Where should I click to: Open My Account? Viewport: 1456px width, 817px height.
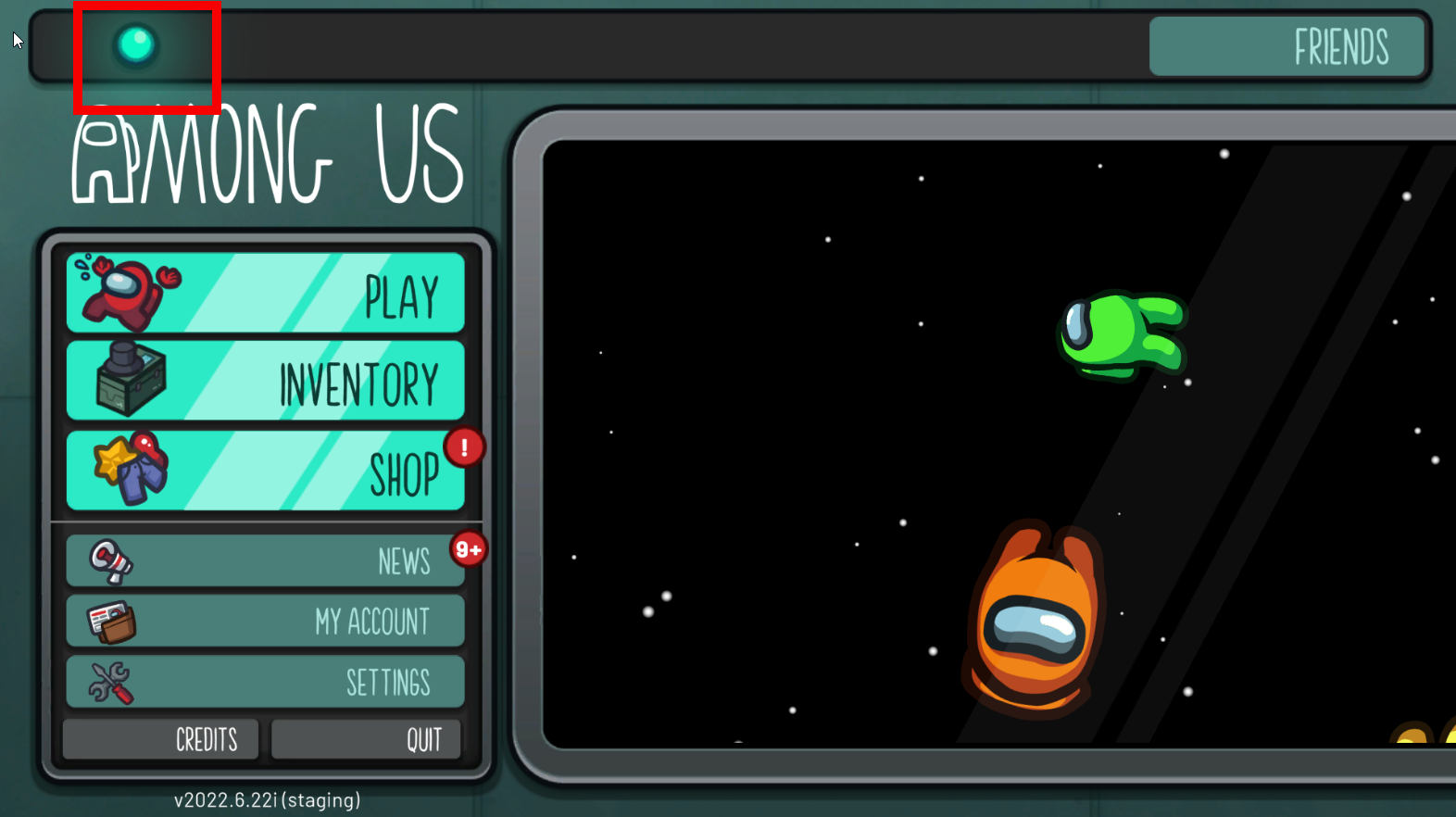pyautogui.click(x=266, y=621)
